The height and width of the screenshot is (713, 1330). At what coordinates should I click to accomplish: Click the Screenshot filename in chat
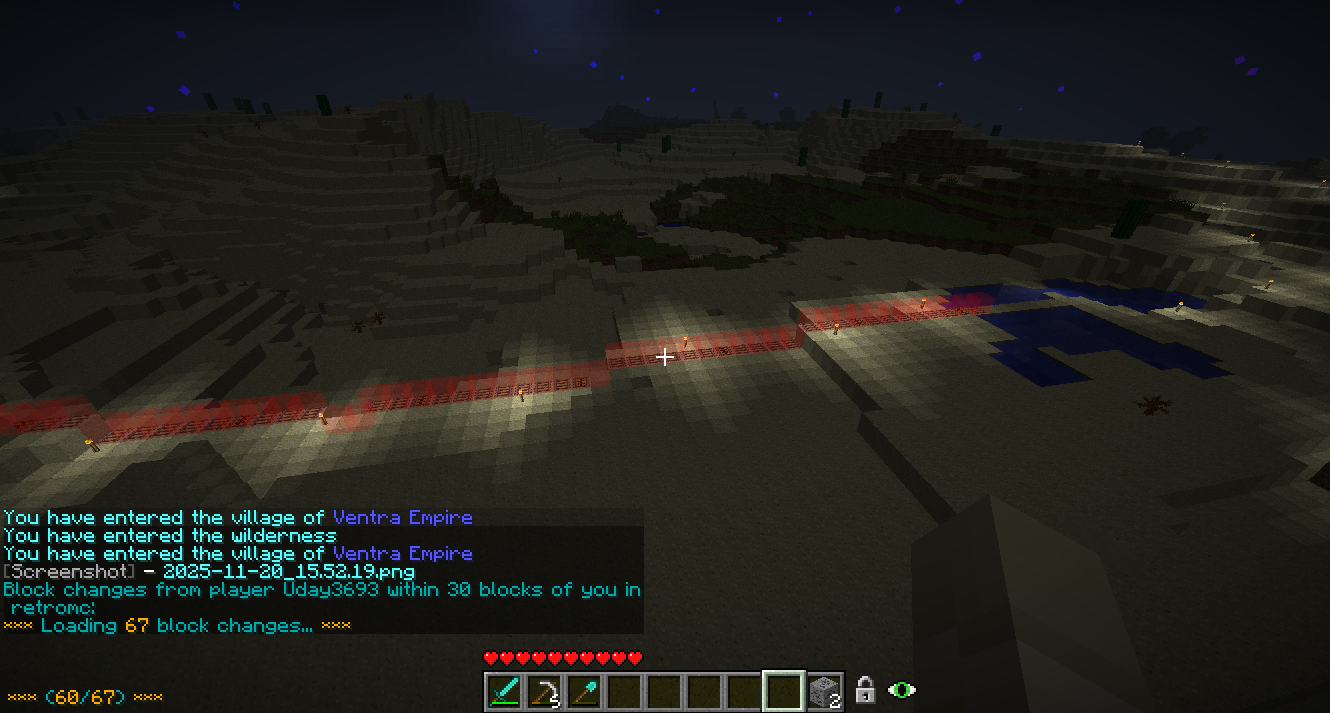(x=287, y=572)
